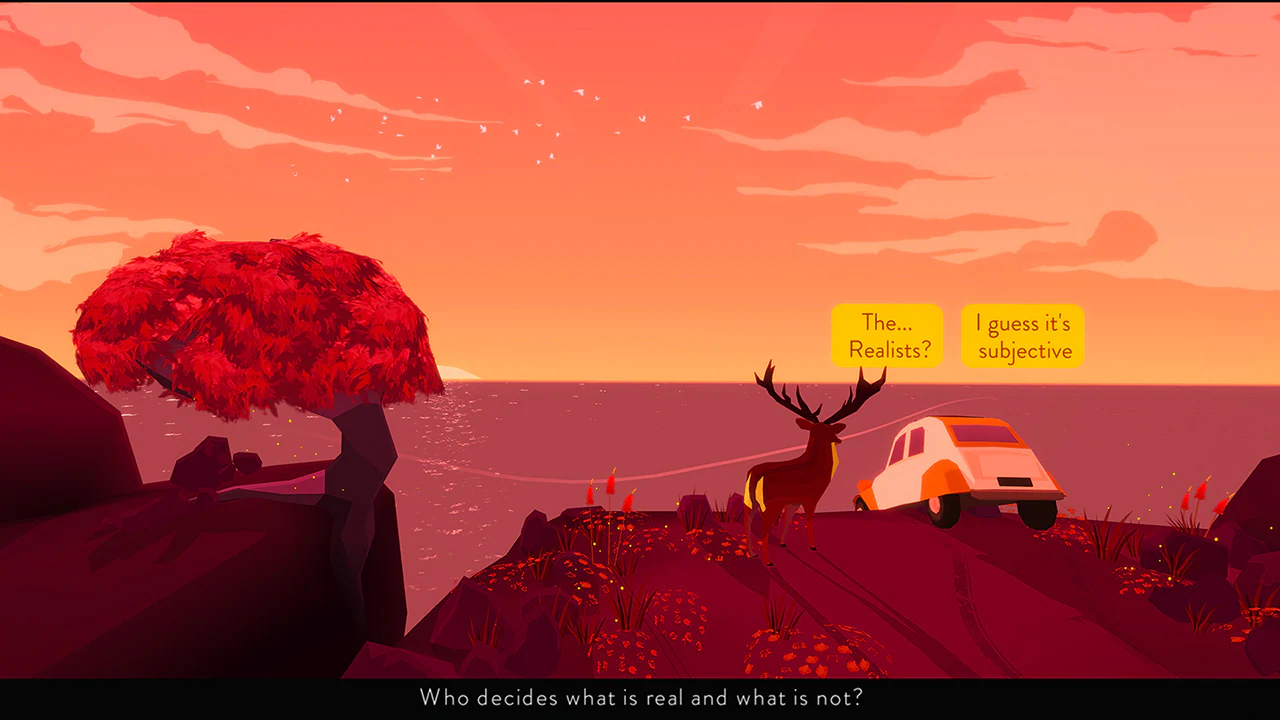Image resolution: width=1280 pixels, height=720 pixels.
Task: Select the dialogue option "The... Realists?"
Action: tap(886, 336)
